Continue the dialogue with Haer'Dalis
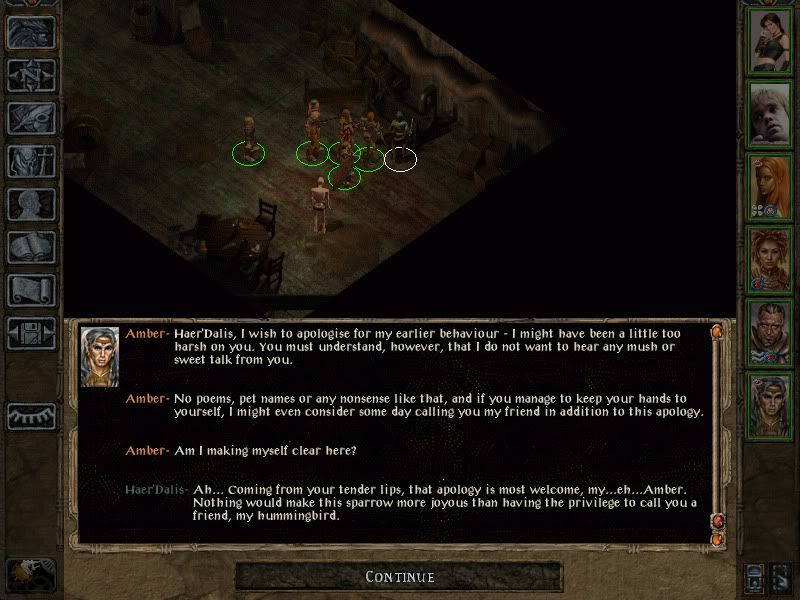The height and width of the screenshot is (600, 800). coord(399,577)
